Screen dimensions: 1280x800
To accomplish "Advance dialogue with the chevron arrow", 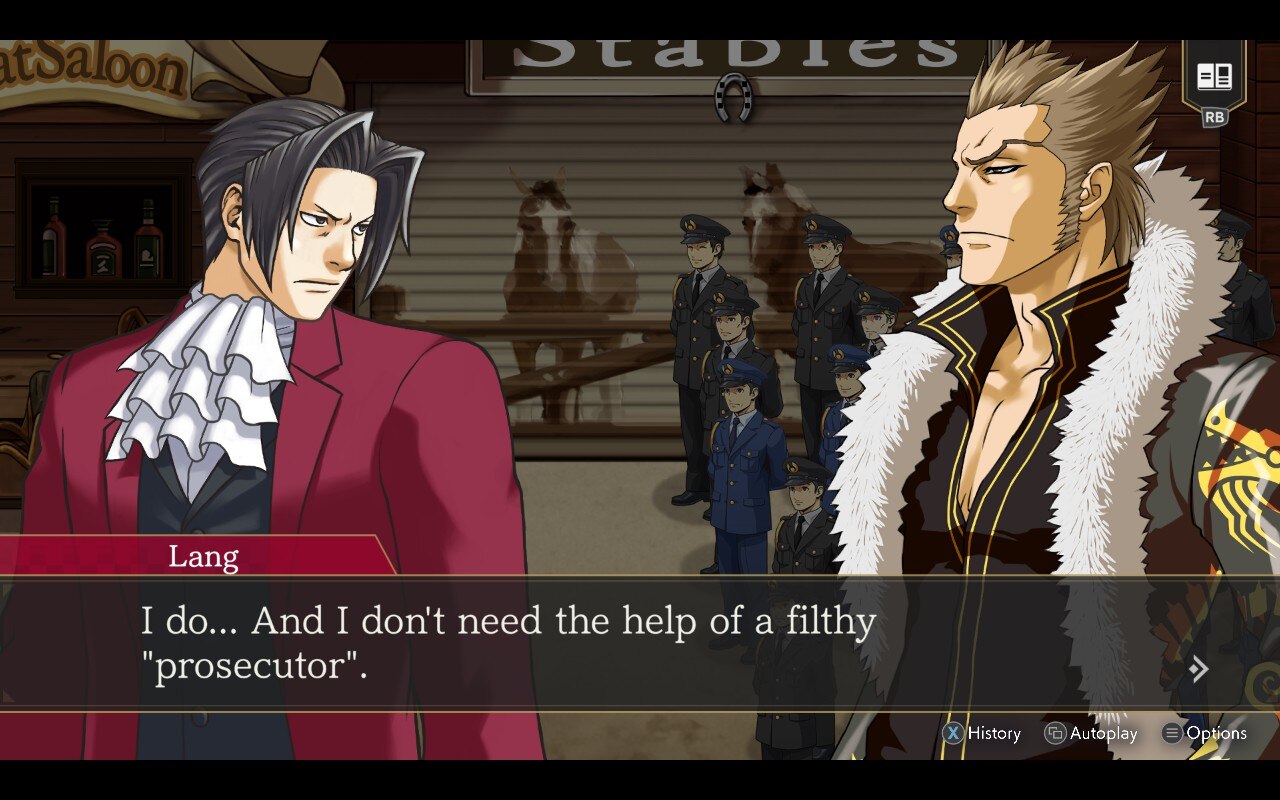I will [x=1200, y=669].
